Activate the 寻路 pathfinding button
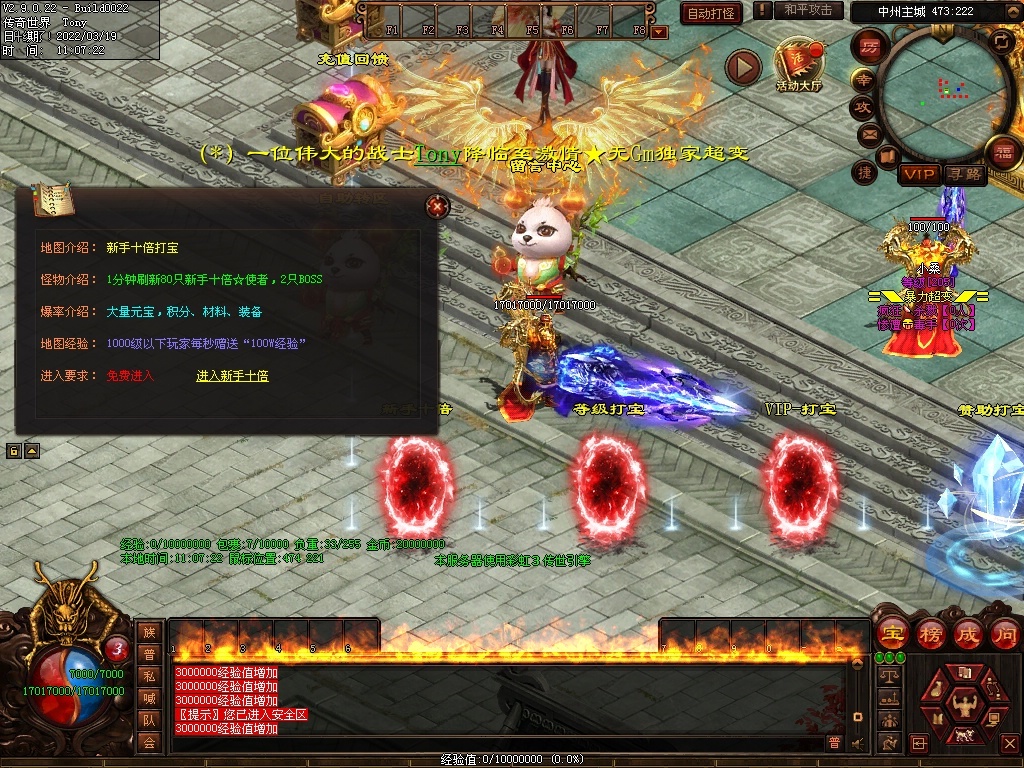Screen dimensions: 1024x768 [x=964, y=174]
